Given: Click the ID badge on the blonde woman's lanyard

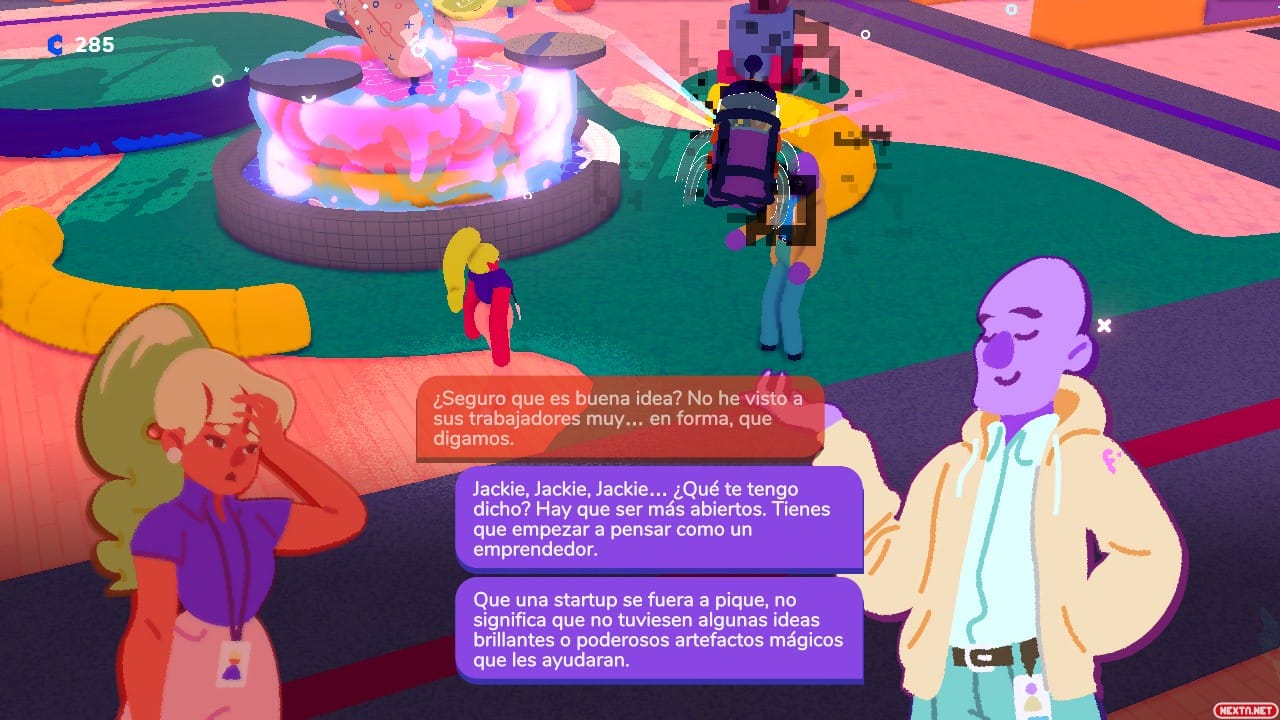Looking at the screenshot, I should [x=232, y=662].
